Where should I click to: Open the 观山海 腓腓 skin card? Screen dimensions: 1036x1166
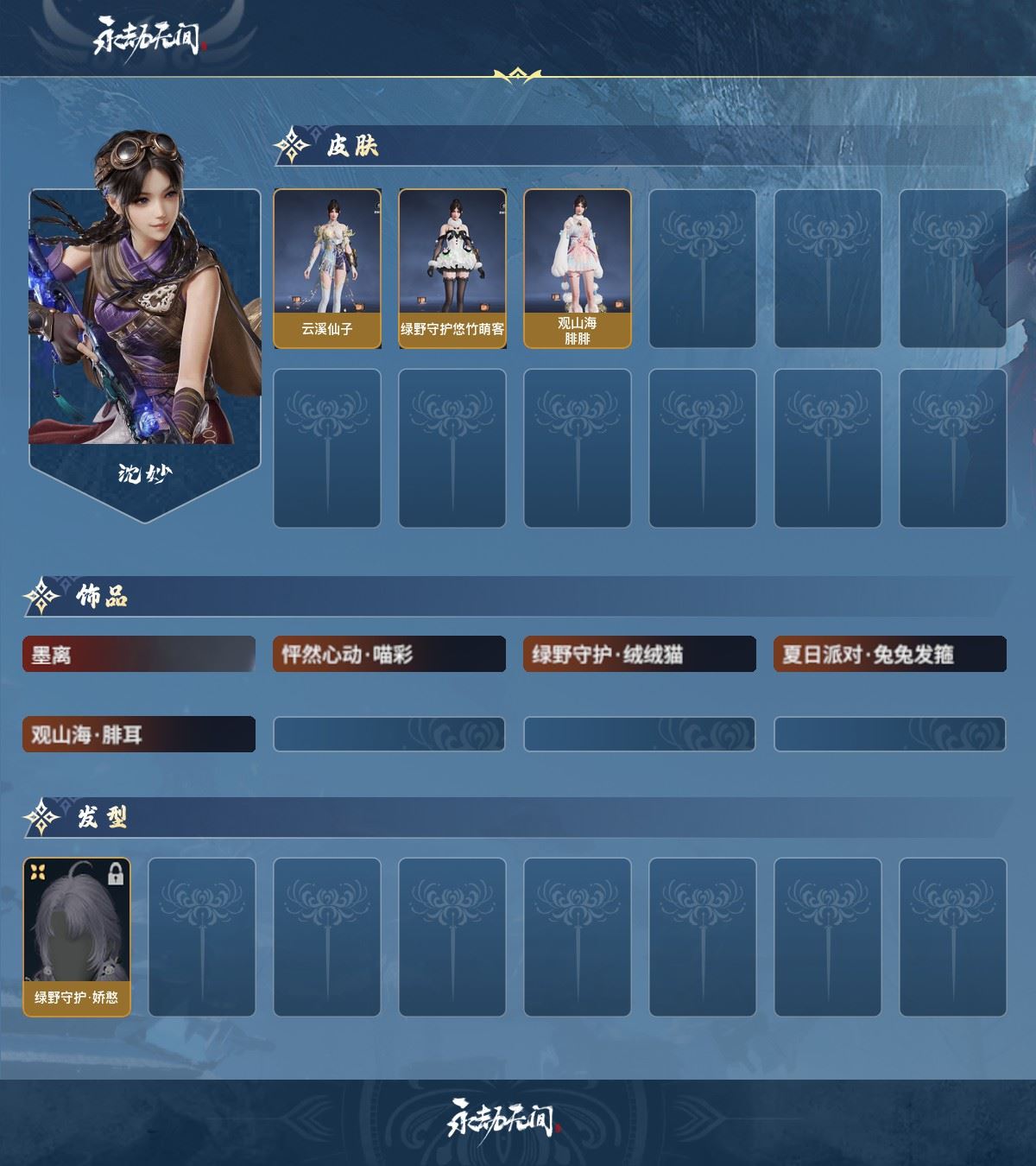click(578, 269)
